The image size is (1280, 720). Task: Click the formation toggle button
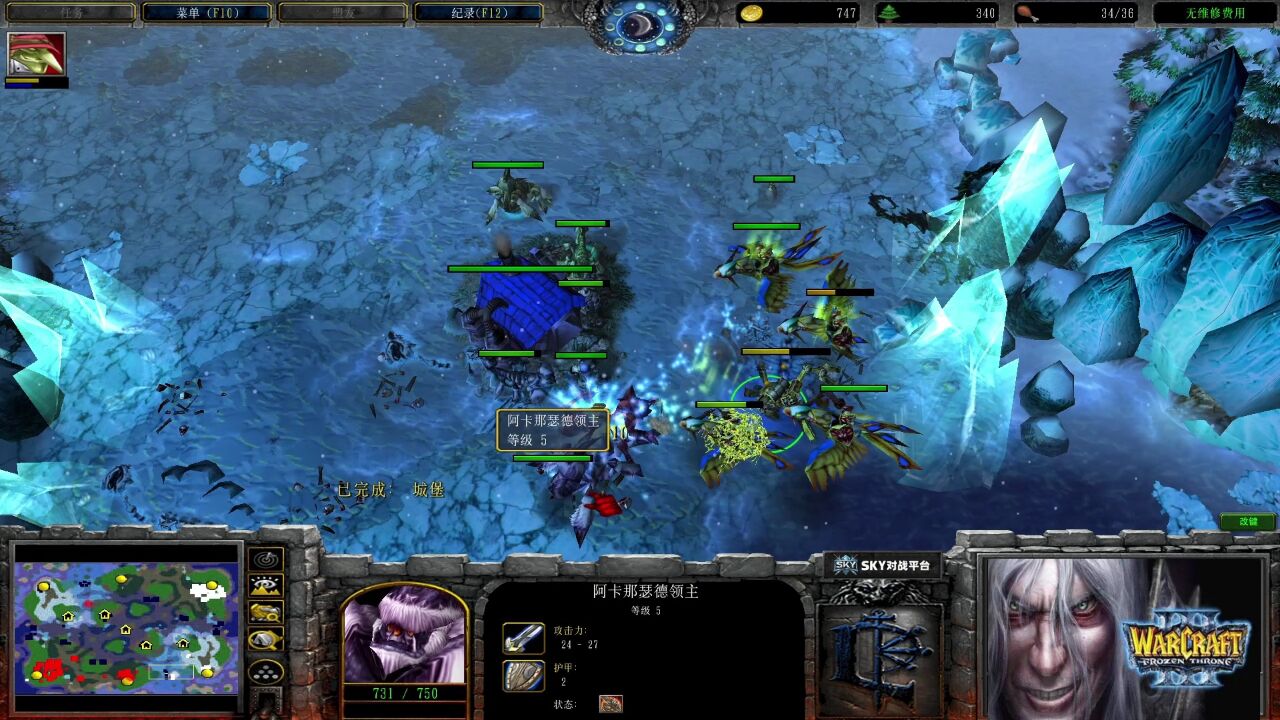tap(266, 671)
